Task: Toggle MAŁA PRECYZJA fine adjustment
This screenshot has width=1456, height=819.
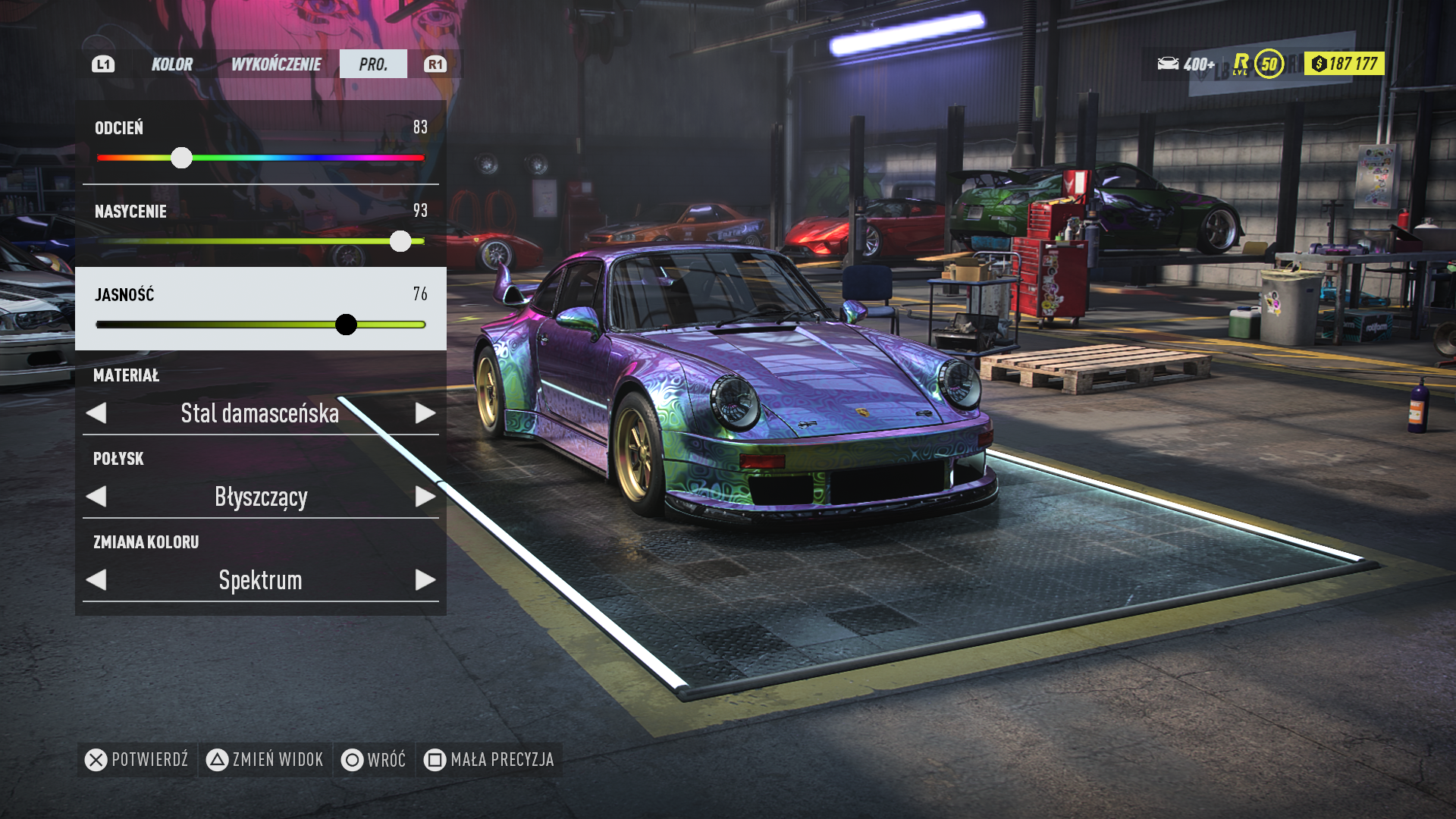Action: point(490,760)
